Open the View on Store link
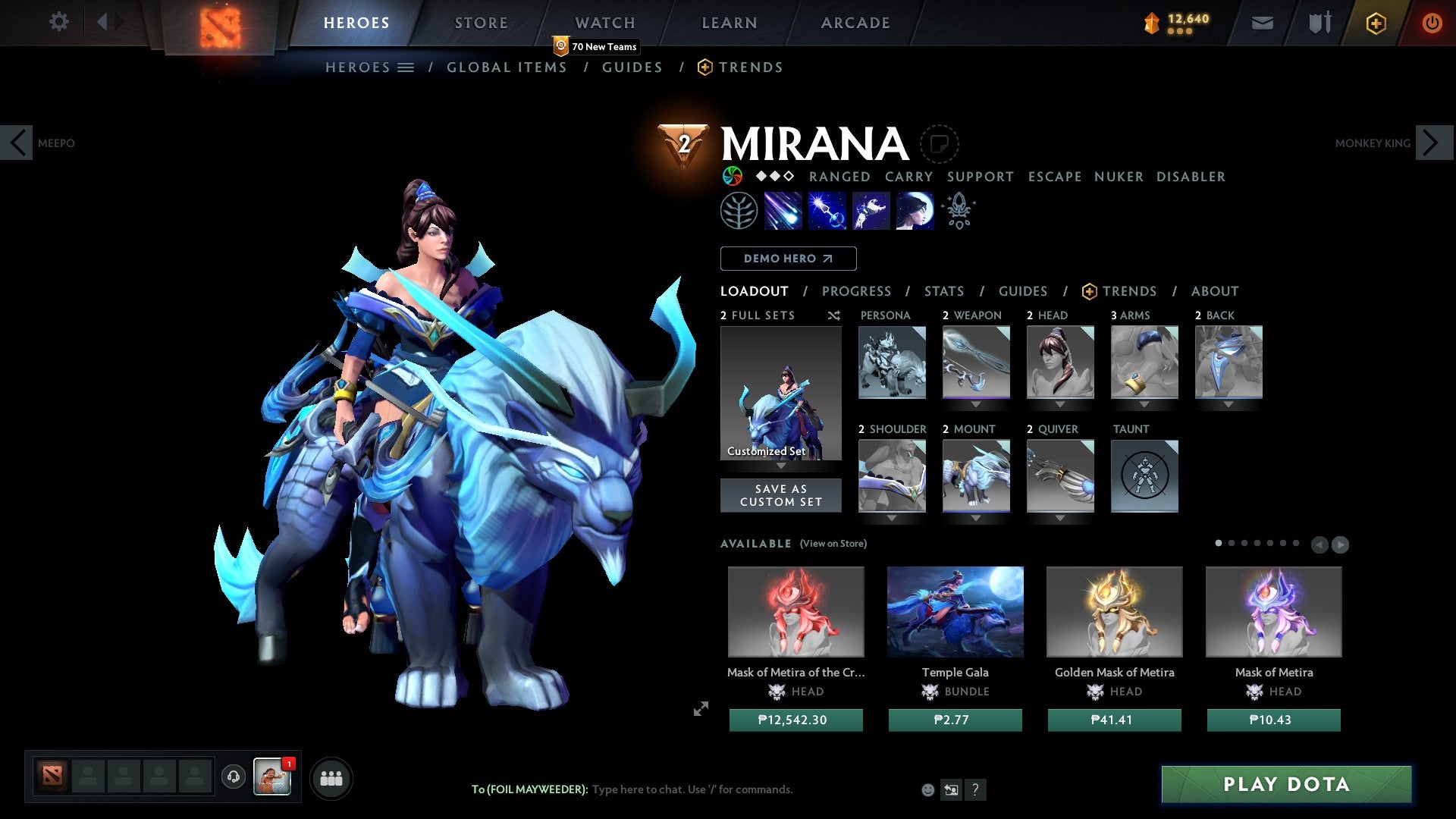The height and width of the screenshot is (819, 1456). point(833,544)
